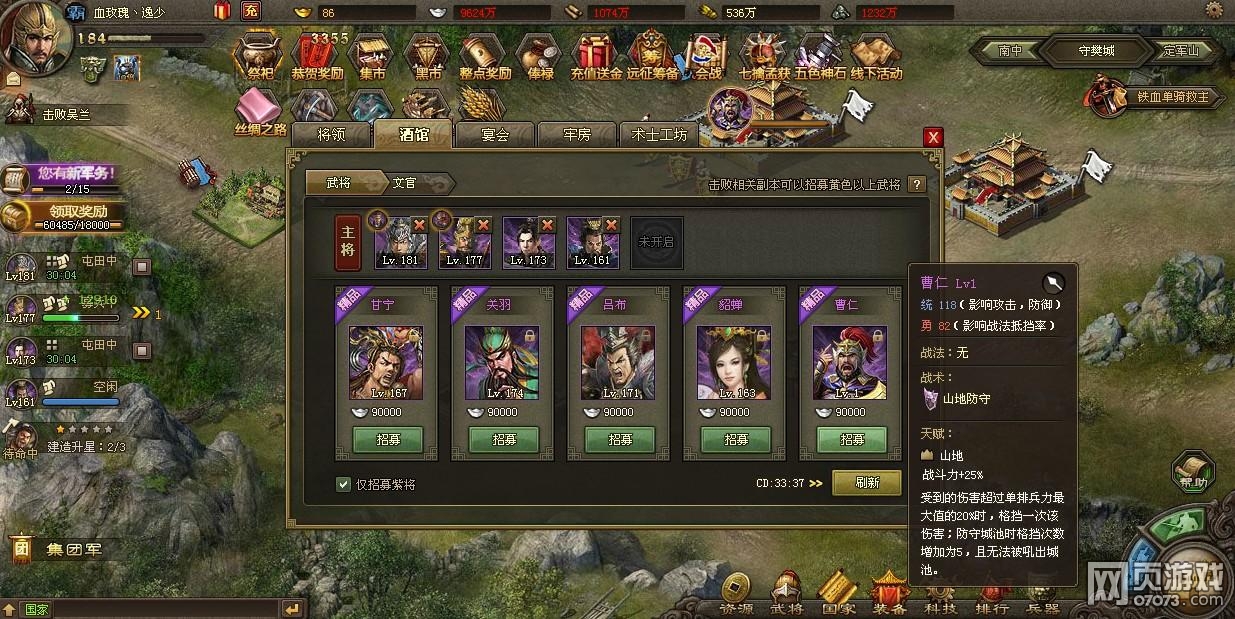This screenshot has width=1235, height=619.
Task: Switch to the 将领 tab
Action: tap(330, 135)
